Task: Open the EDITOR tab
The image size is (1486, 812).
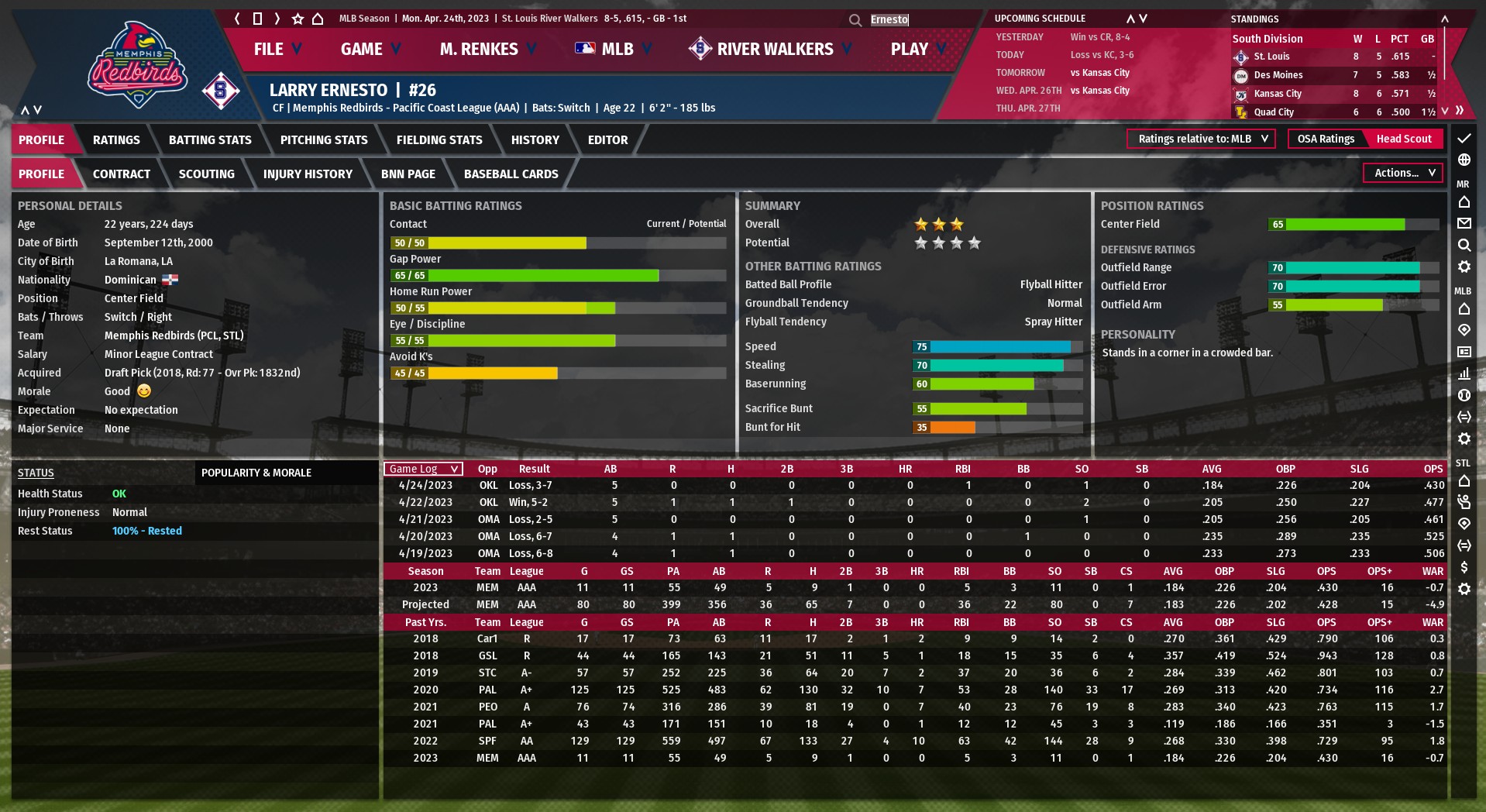Action: coord(607,140)
